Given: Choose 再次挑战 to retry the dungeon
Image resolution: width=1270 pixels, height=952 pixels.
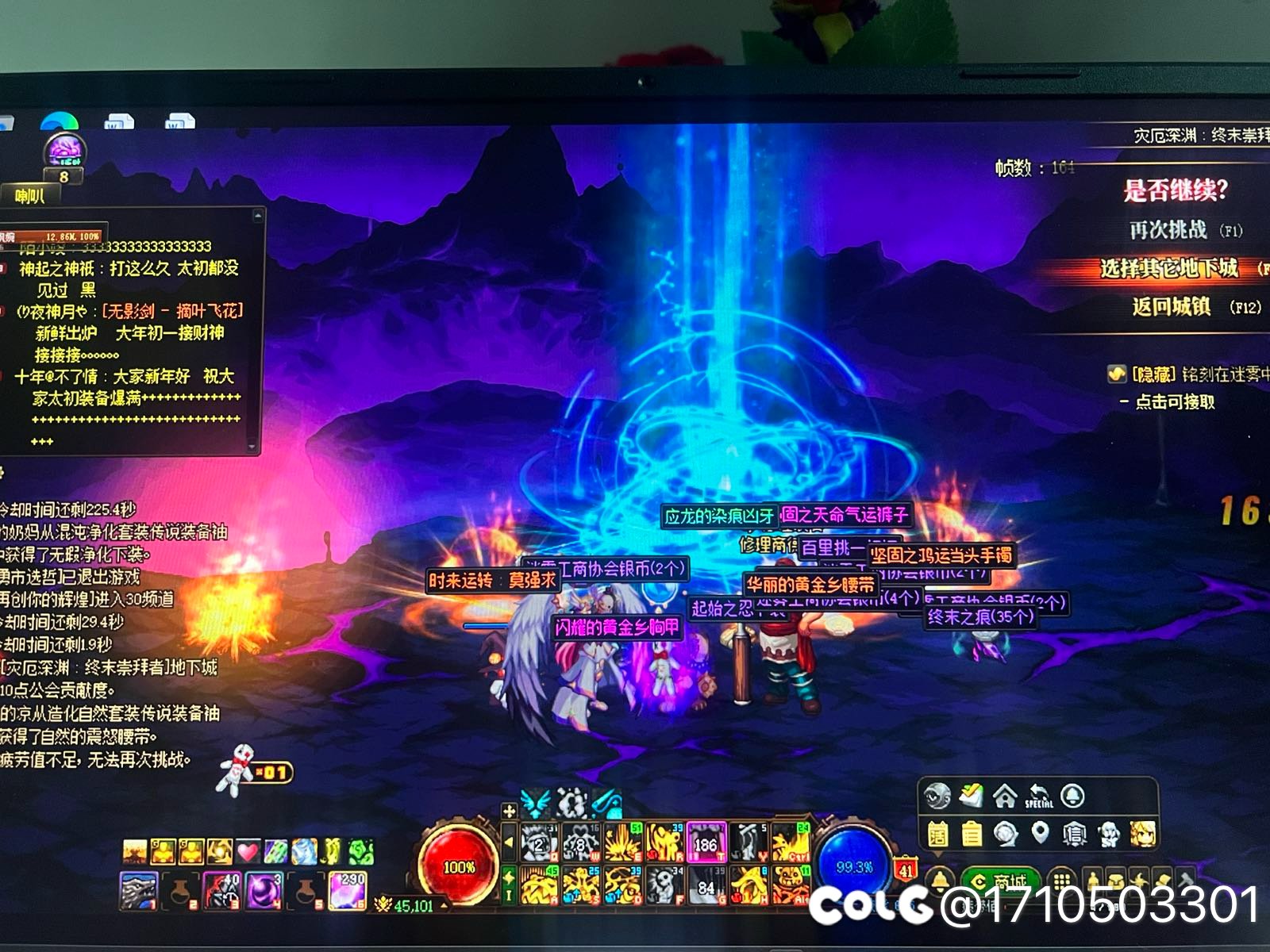Looking at the screenshot, I should coord(1168,230).
